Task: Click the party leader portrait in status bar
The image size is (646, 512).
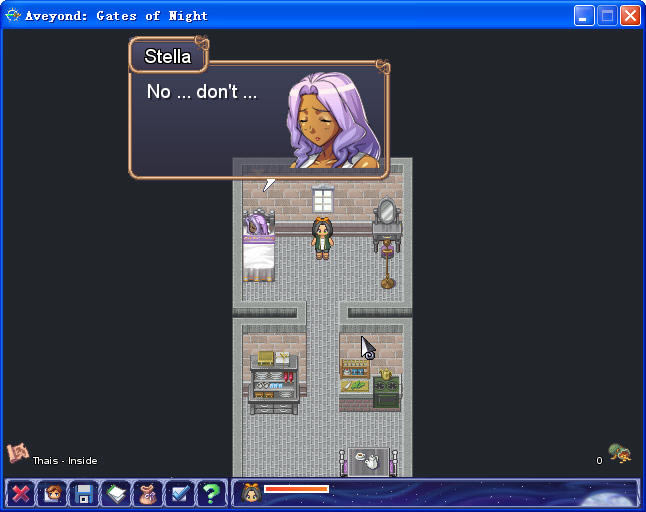Action: pyautogui.click(x=252, y=492)
